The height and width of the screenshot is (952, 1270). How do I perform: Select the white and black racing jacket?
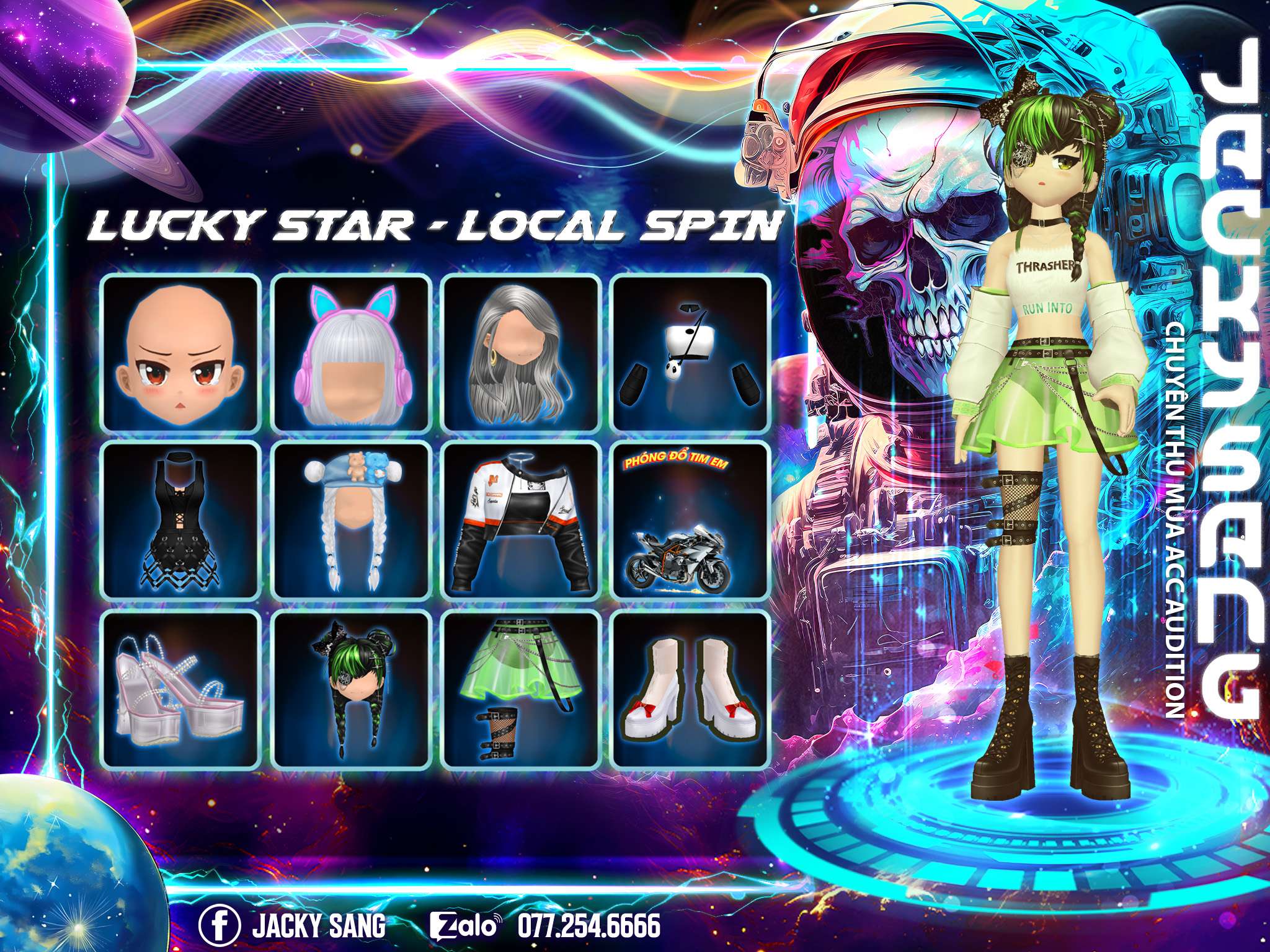pyautogui.click(x=521, y=519)
